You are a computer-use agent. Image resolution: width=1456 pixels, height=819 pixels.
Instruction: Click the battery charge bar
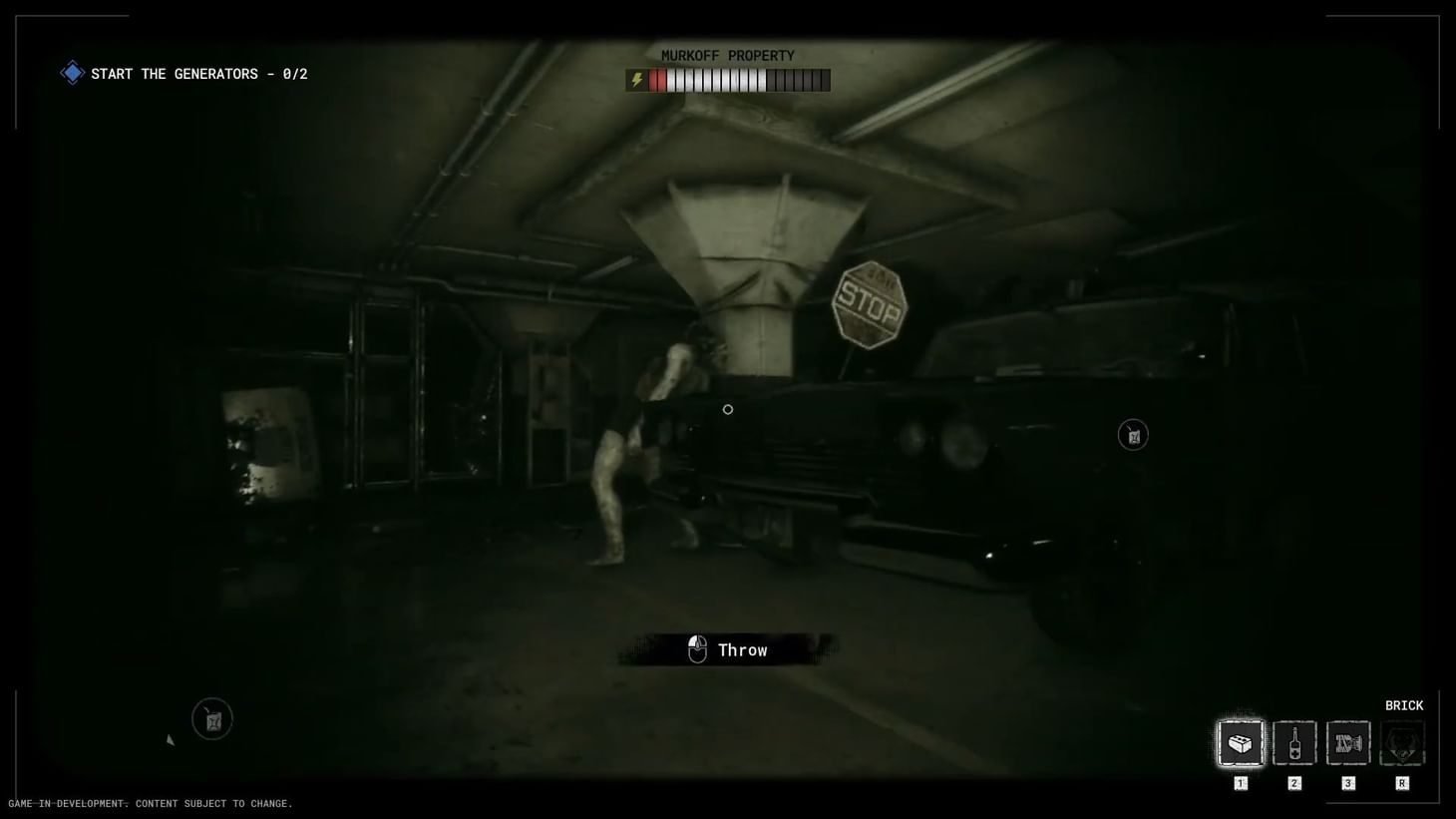pyautogui.click(x=743, y=80)
